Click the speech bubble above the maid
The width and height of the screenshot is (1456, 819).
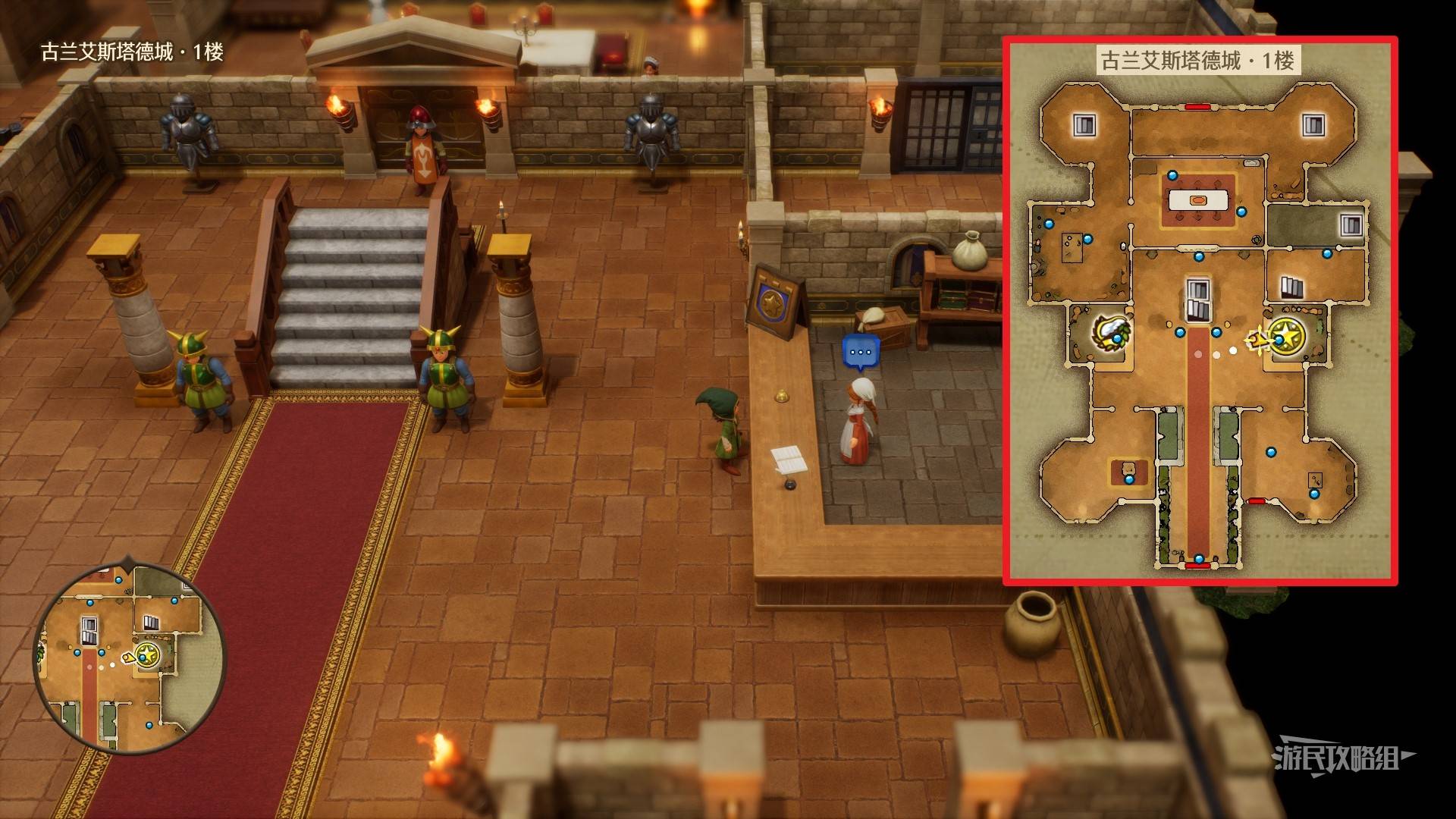[860, 353]
